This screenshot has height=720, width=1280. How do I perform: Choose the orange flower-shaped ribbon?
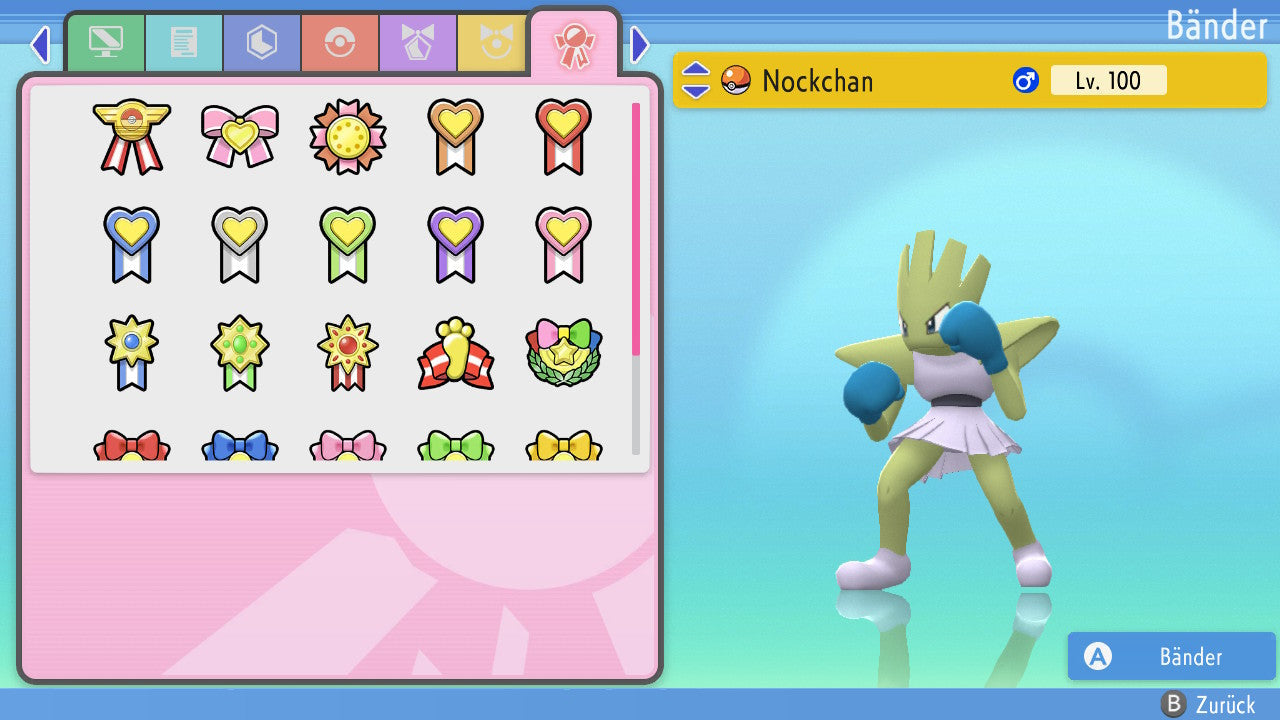coord(348,136)
